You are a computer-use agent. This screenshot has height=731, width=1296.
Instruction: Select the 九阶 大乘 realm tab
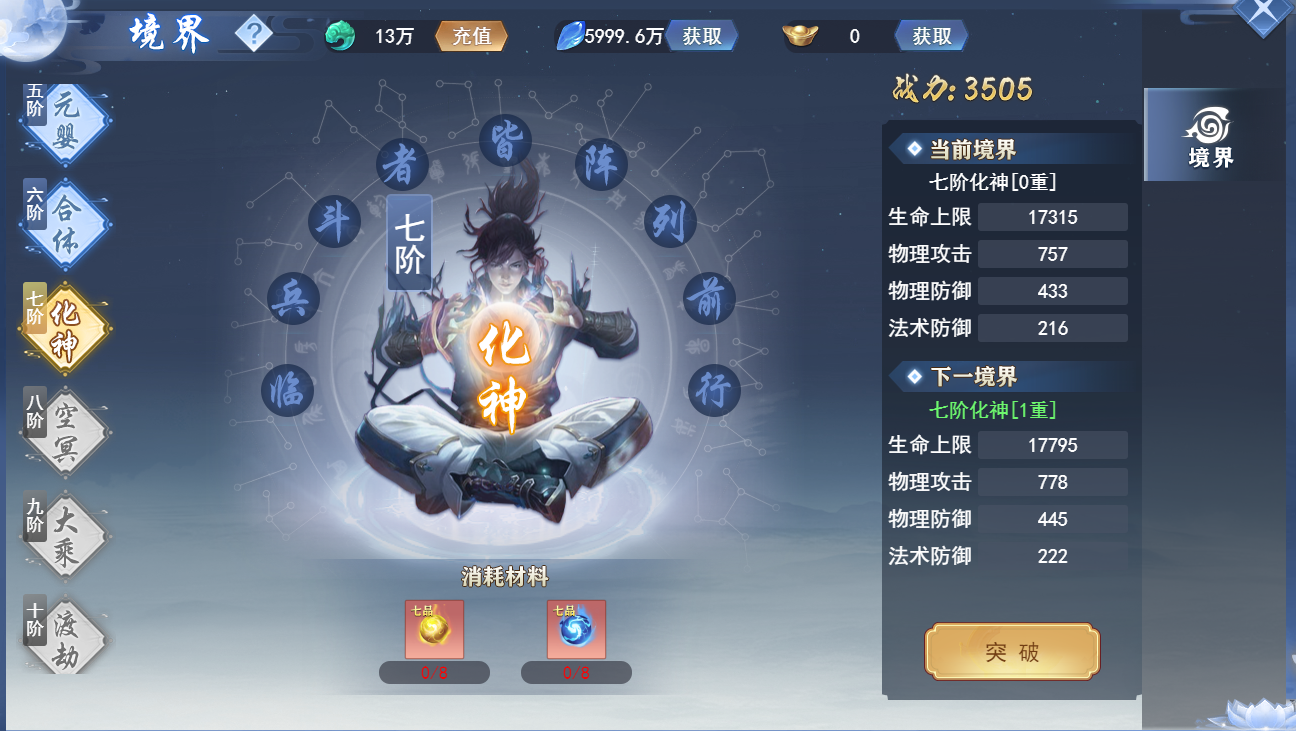tap(66, 536)
